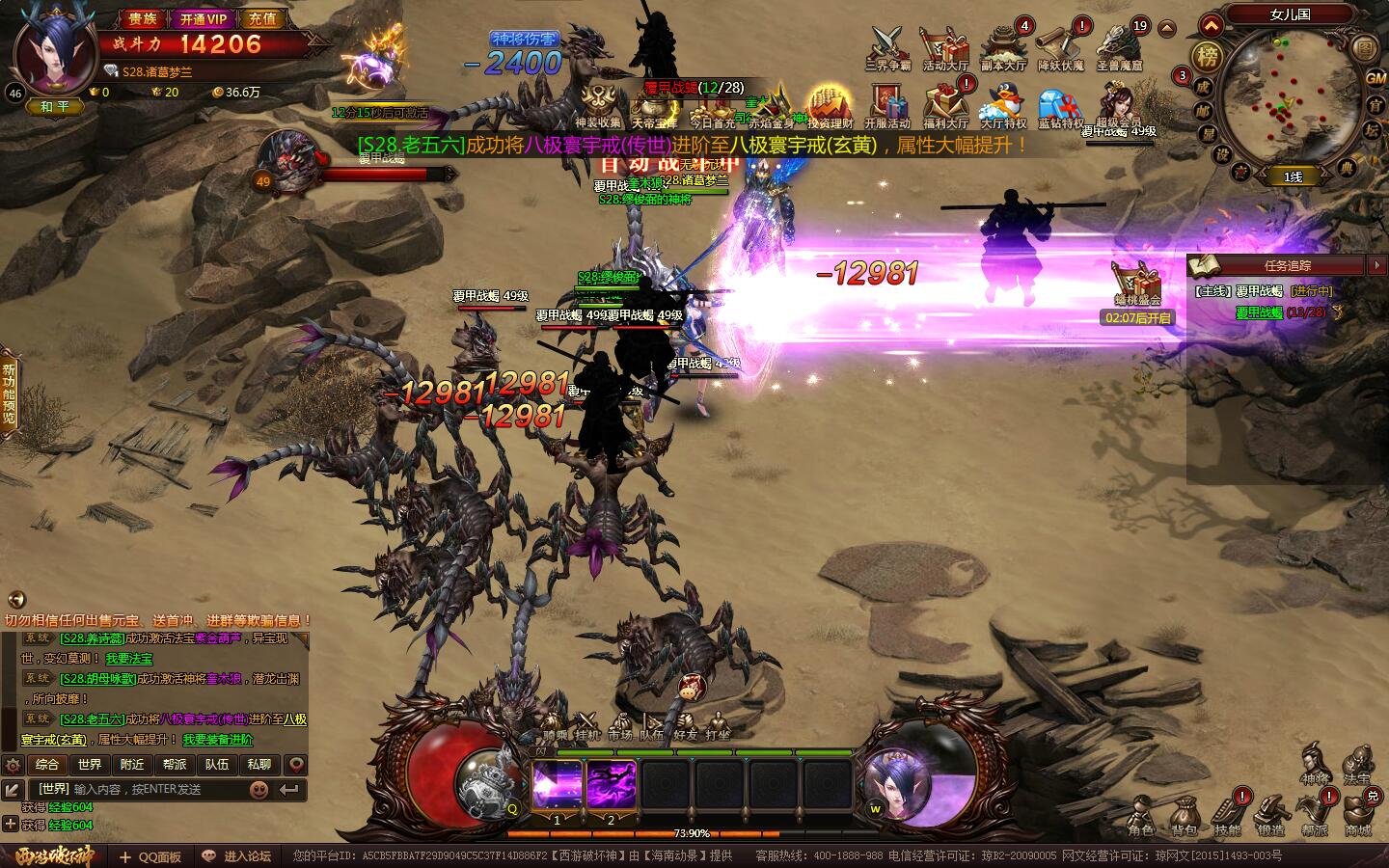Screen dimensions: 1389x868
Task: Open the 商城 shop
Action: [x=1358, y=818]
